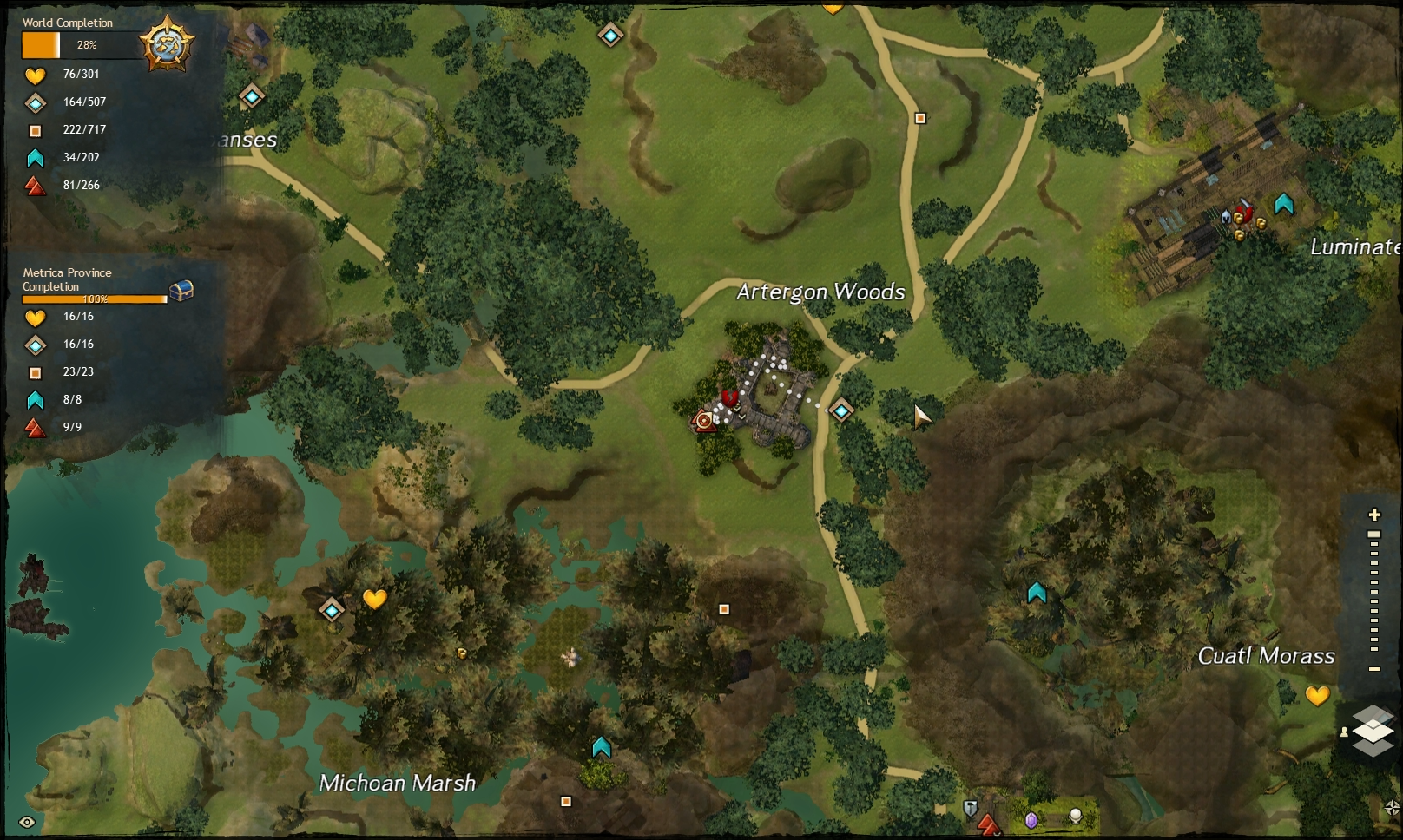Click the heart icon near Michoan Marsh waypoint
This screenshot has width=1403, height=840.
tap(374, 599)
